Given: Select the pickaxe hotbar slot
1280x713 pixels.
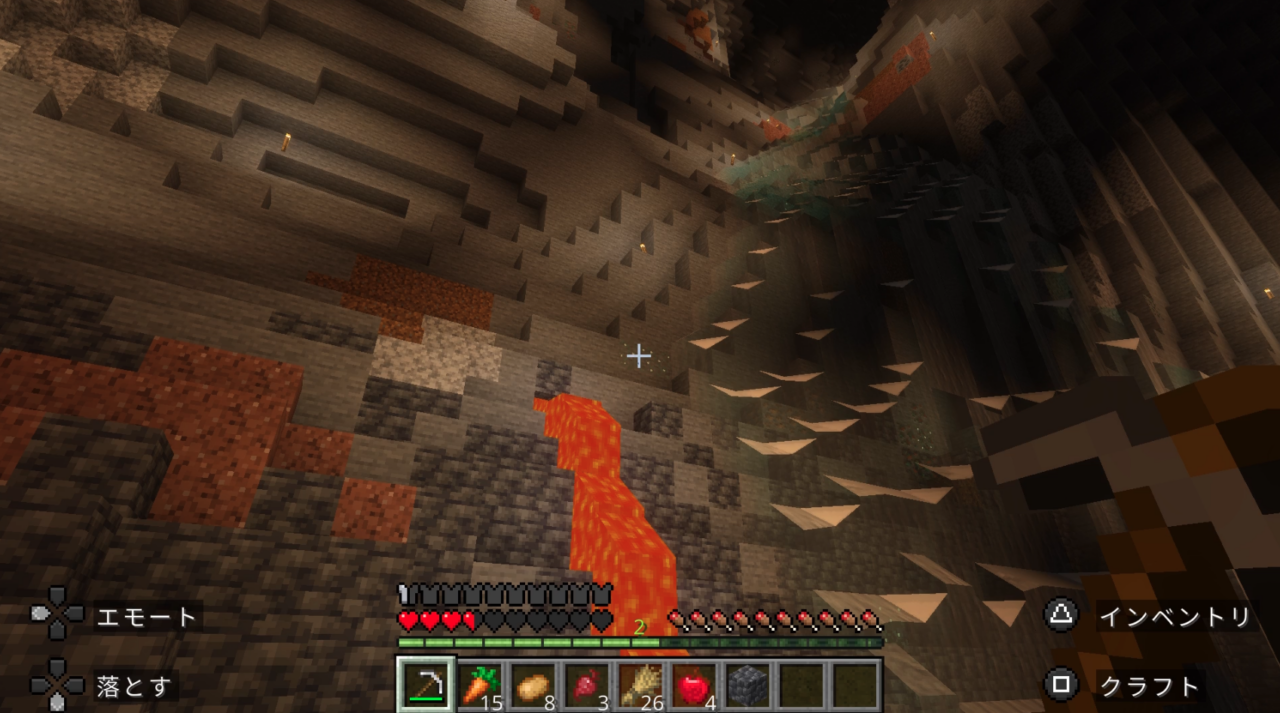Looking at the screenshot, I should (x=427, y=685).
